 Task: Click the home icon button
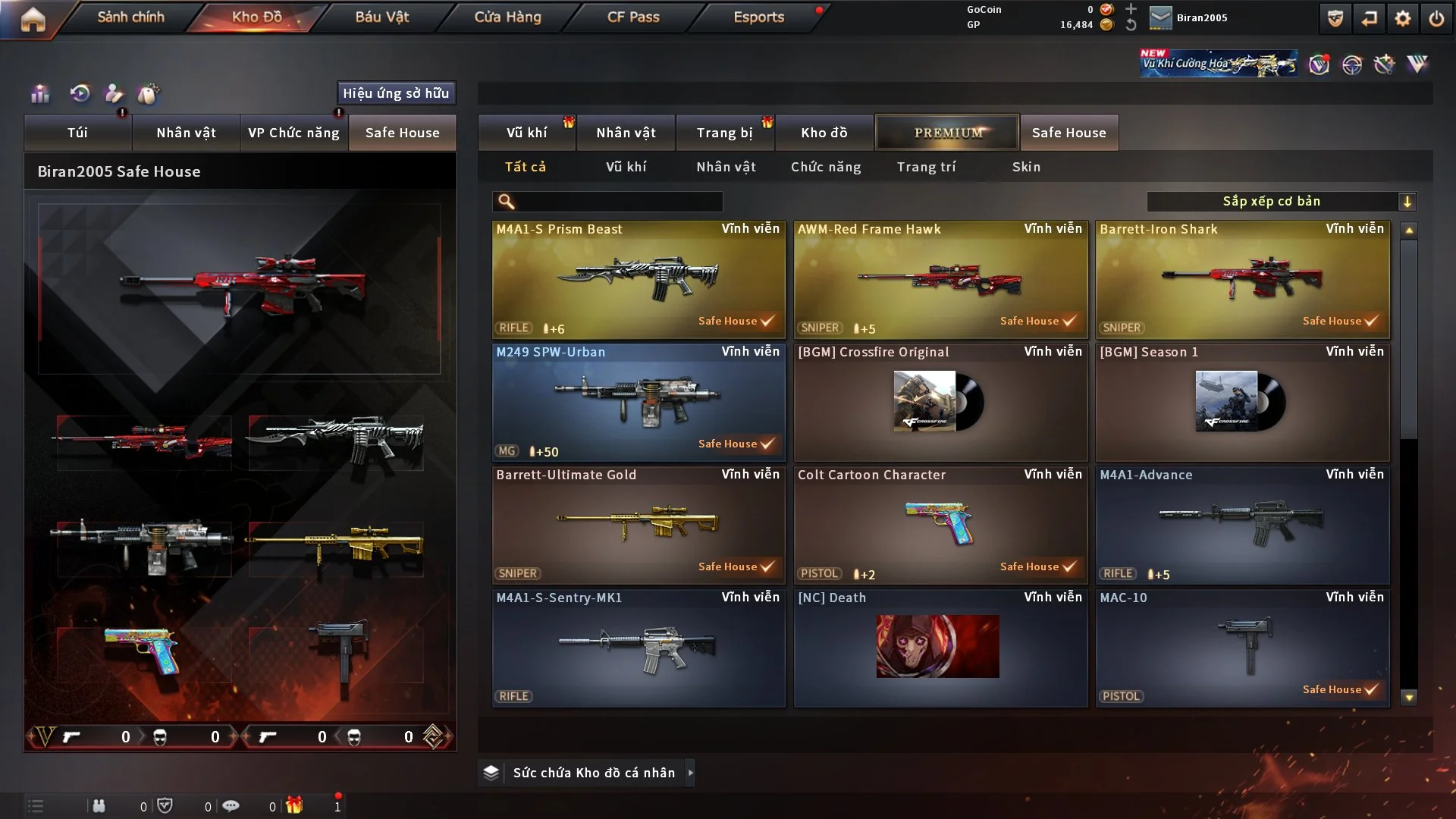(x=33, y=19)
